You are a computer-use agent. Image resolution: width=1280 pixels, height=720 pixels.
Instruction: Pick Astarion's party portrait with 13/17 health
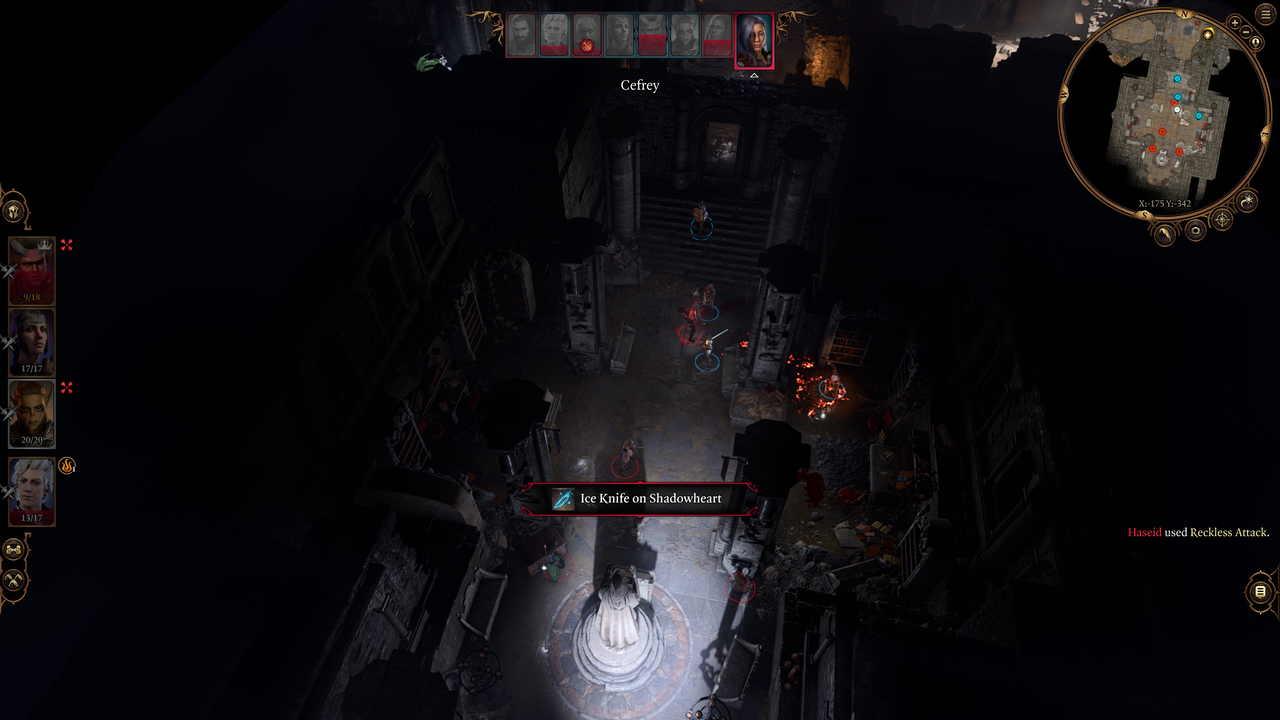click(31, 491)
